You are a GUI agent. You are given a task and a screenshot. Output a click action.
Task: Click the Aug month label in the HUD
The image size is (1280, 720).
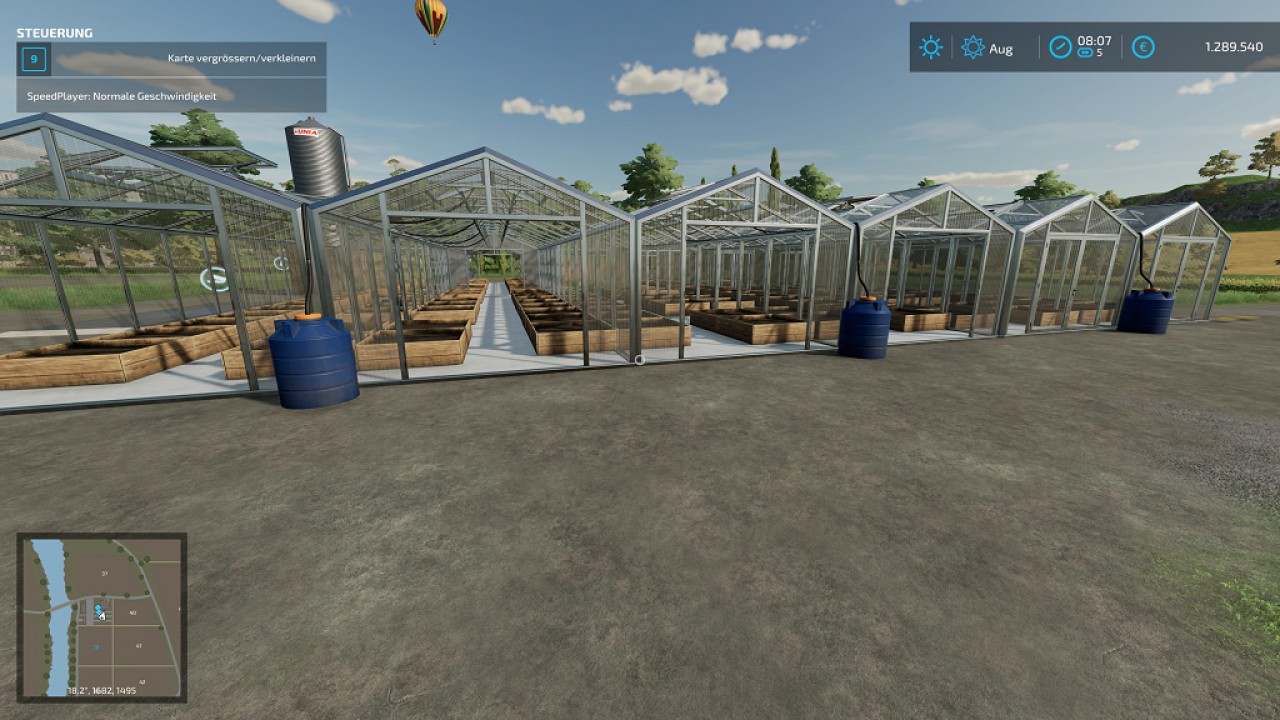[x=1000, y=47]
